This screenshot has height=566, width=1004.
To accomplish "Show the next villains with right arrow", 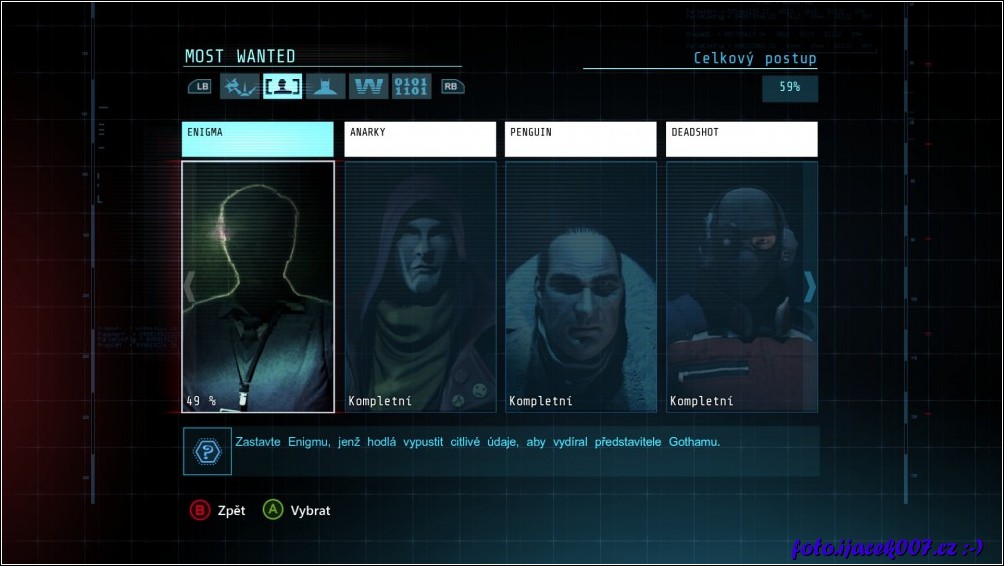I will pyautogui.click(x=810, y=287).
